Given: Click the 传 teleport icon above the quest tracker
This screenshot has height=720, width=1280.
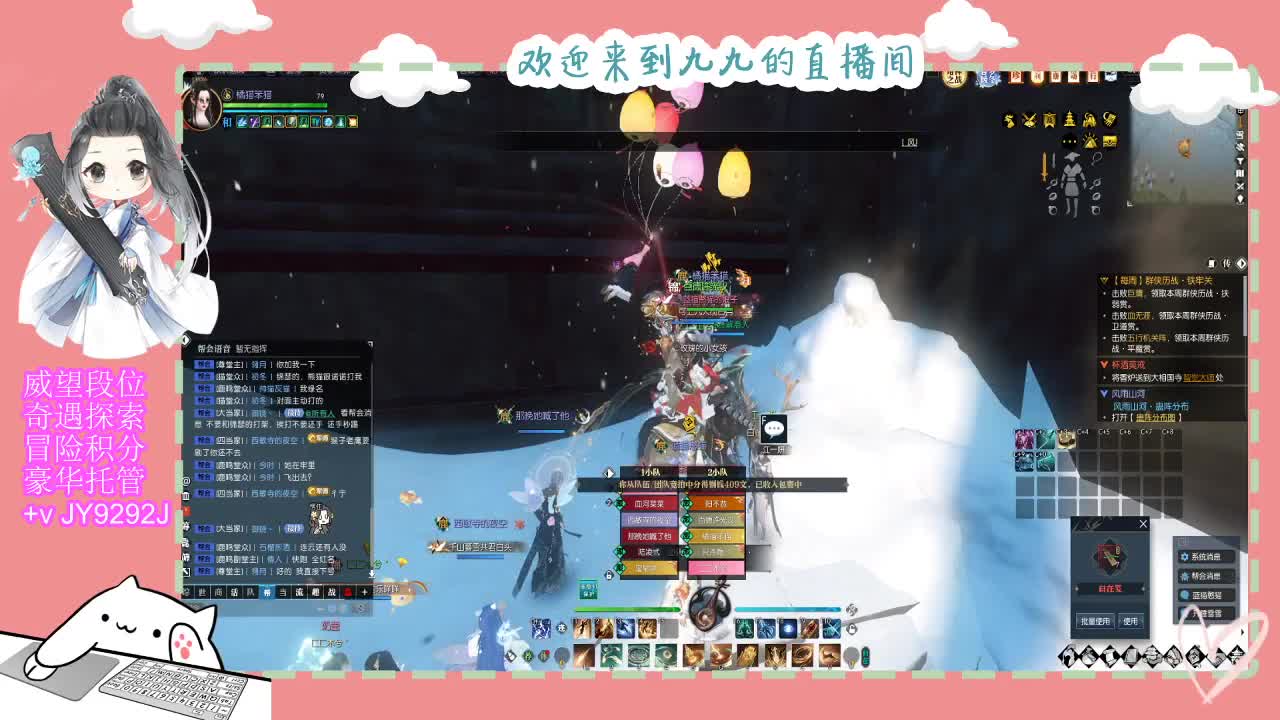Looking at the screenshot, I should [1224, 263].
